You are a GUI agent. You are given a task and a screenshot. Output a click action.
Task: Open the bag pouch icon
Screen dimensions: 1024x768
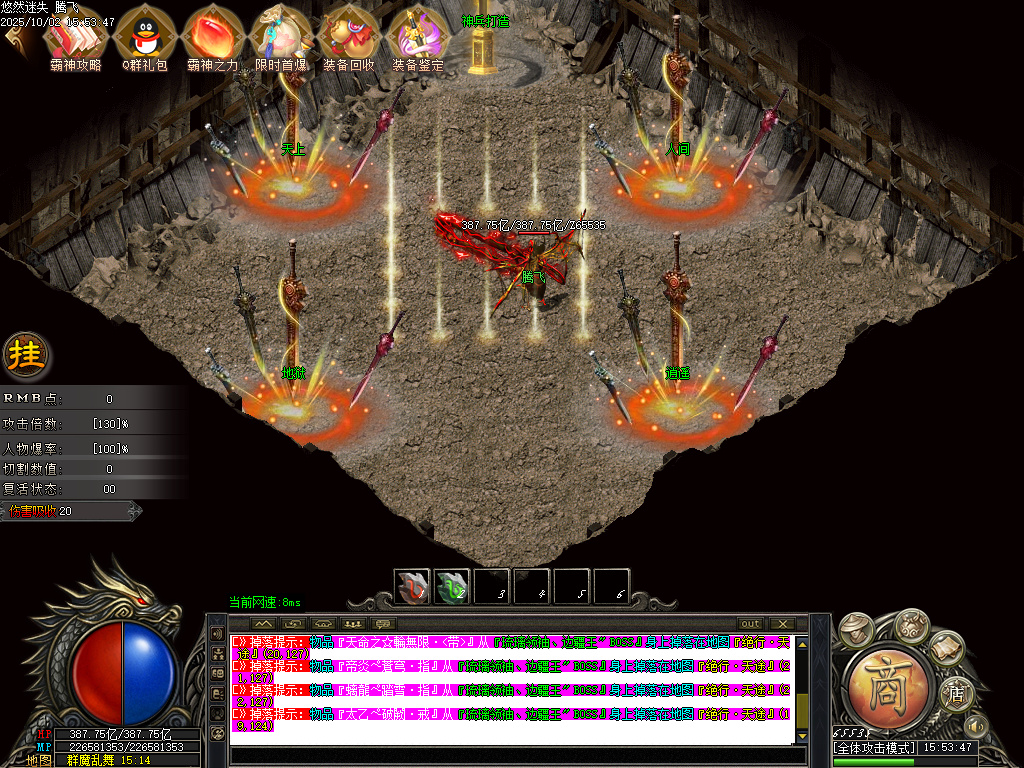click(x=910, y=625)
